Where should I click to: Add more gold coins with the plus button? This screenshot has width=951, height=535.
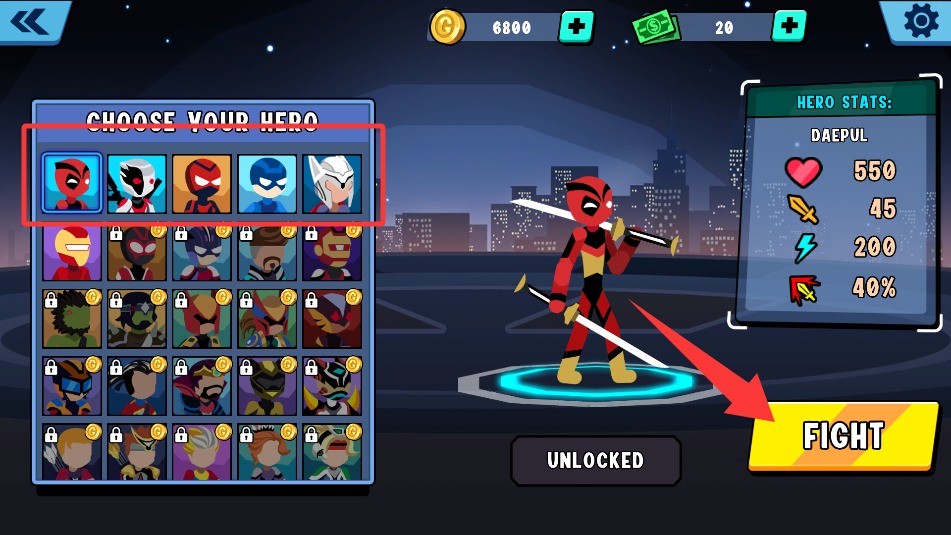click(x=575, y=27)
